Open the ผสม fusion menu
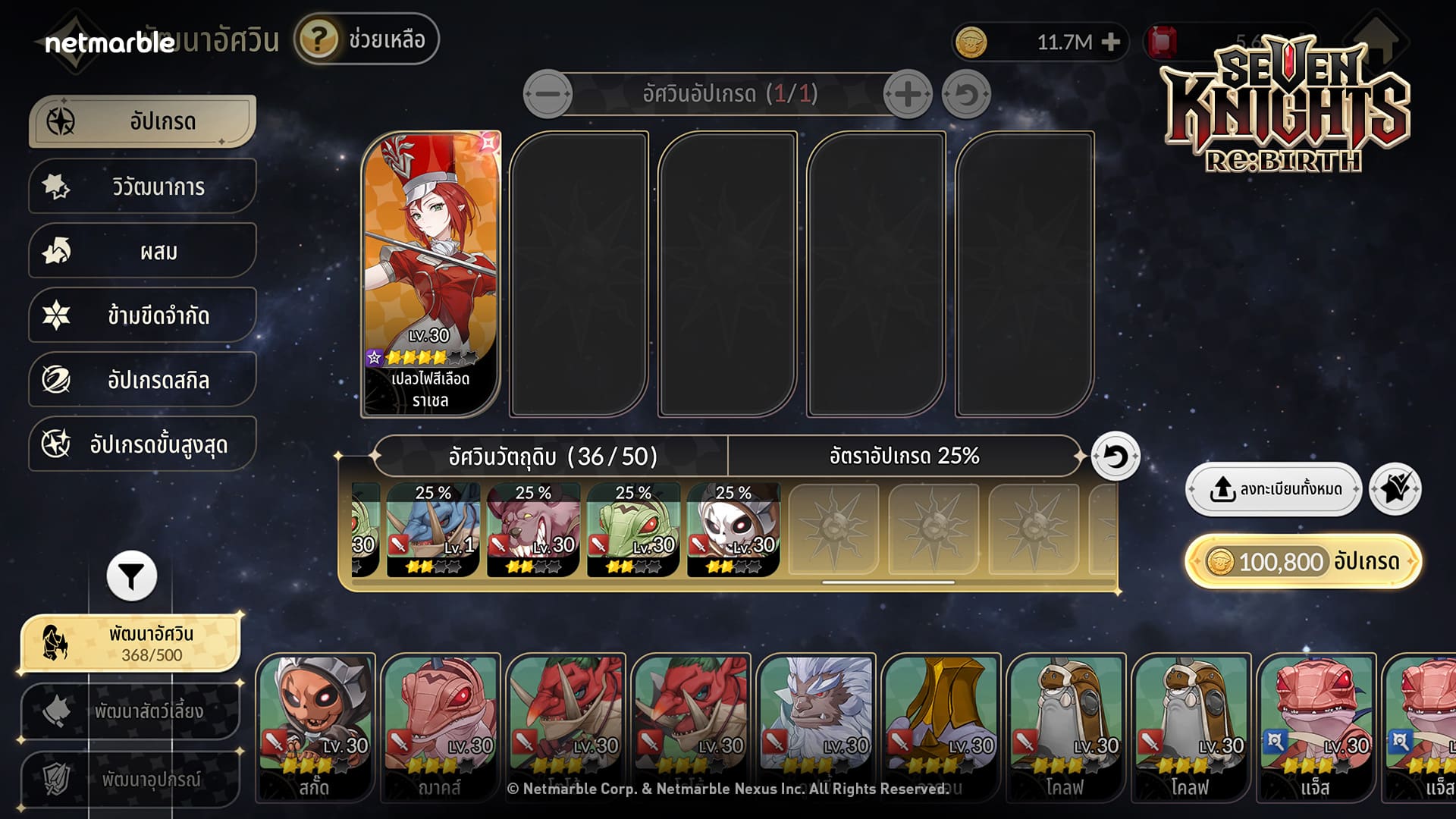 [x=143, y=251]
